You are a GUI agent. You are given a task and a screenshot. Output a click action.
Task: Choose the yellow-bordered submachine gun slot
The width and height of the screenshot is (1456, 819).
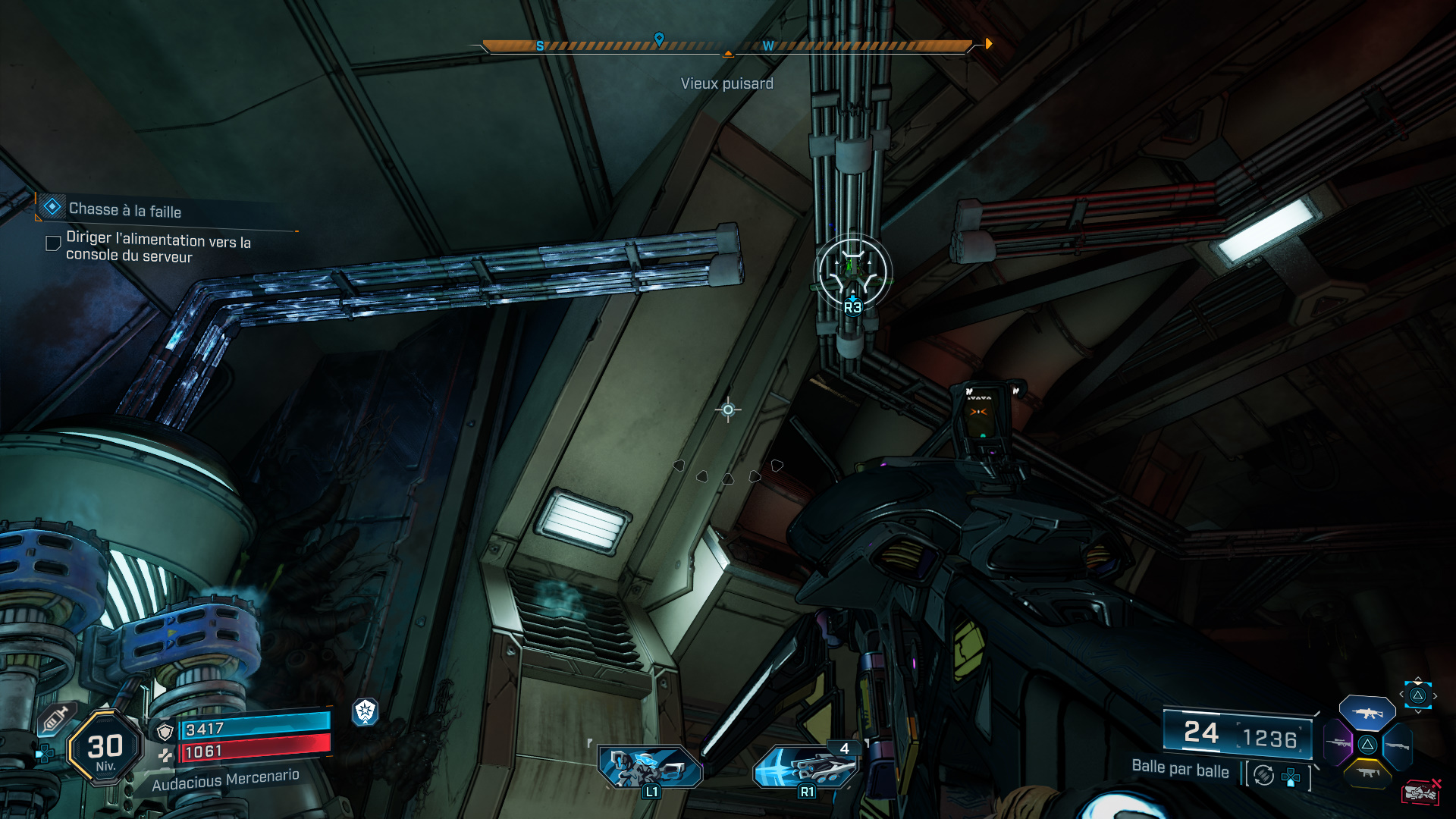1367,773
